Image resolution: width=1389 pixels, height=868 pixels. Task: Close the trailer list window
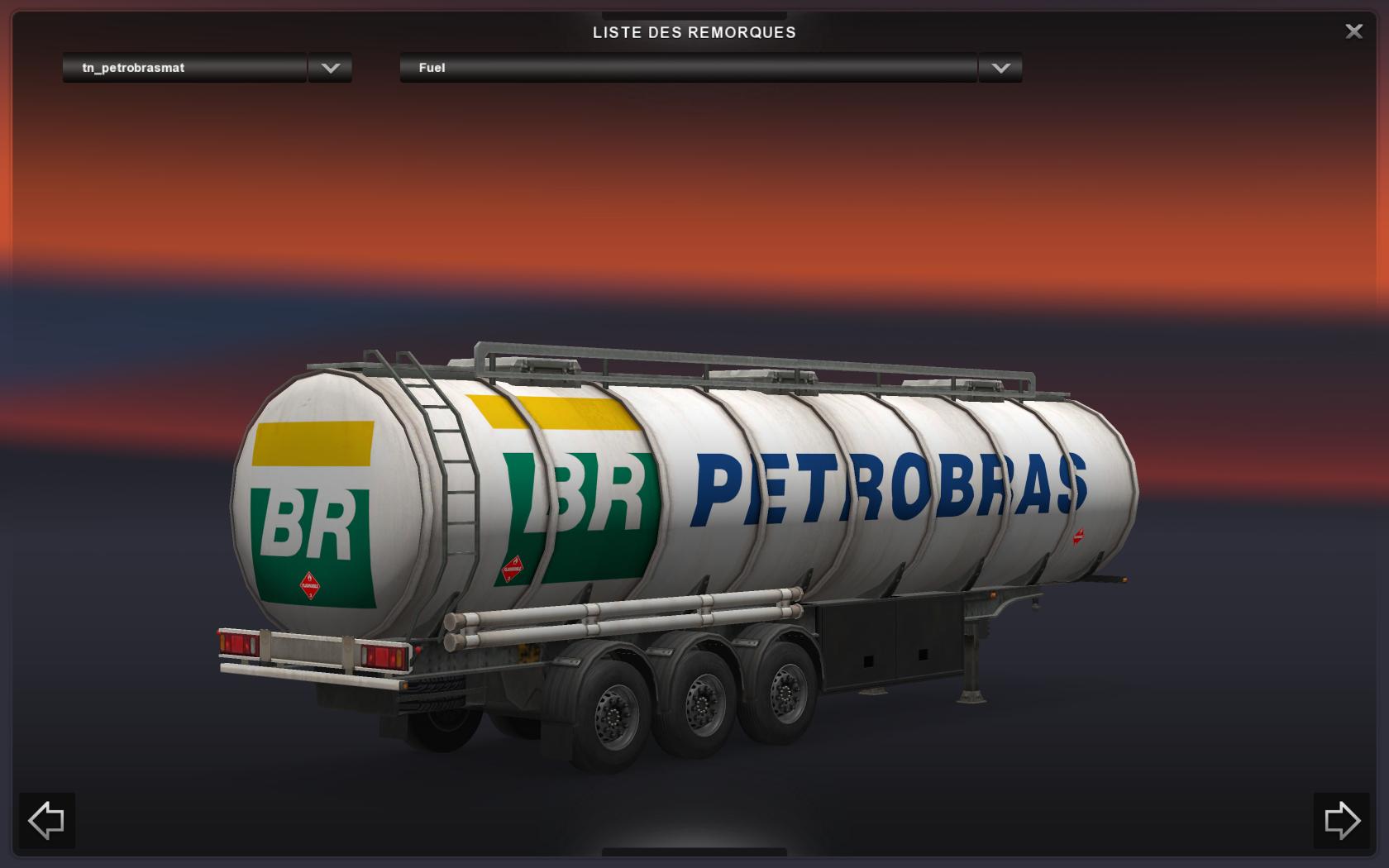tap(1353, 31)
